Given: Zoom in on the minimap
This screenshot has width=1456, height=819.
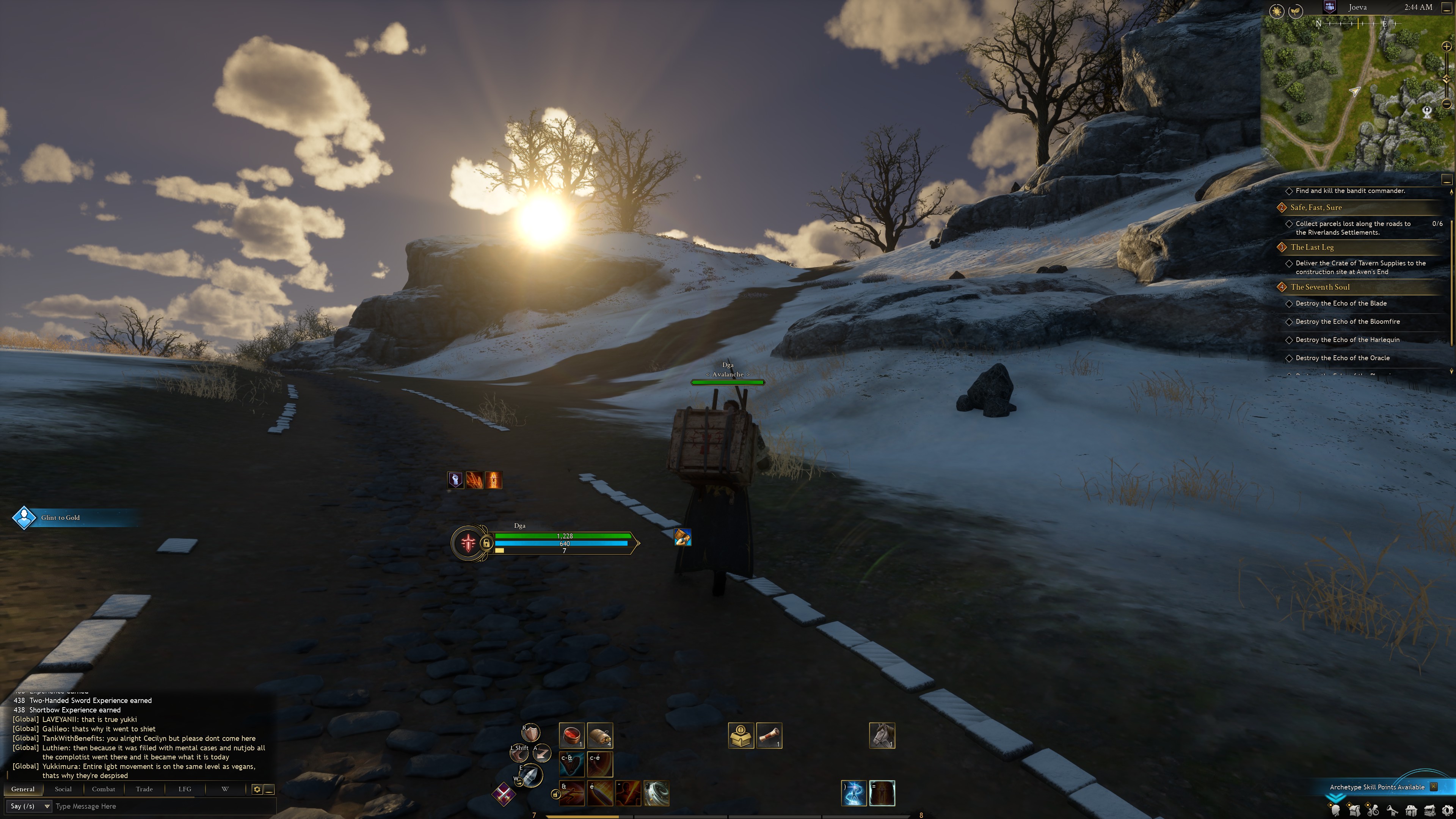Looking at the screenshot, I should (1447, 47).
